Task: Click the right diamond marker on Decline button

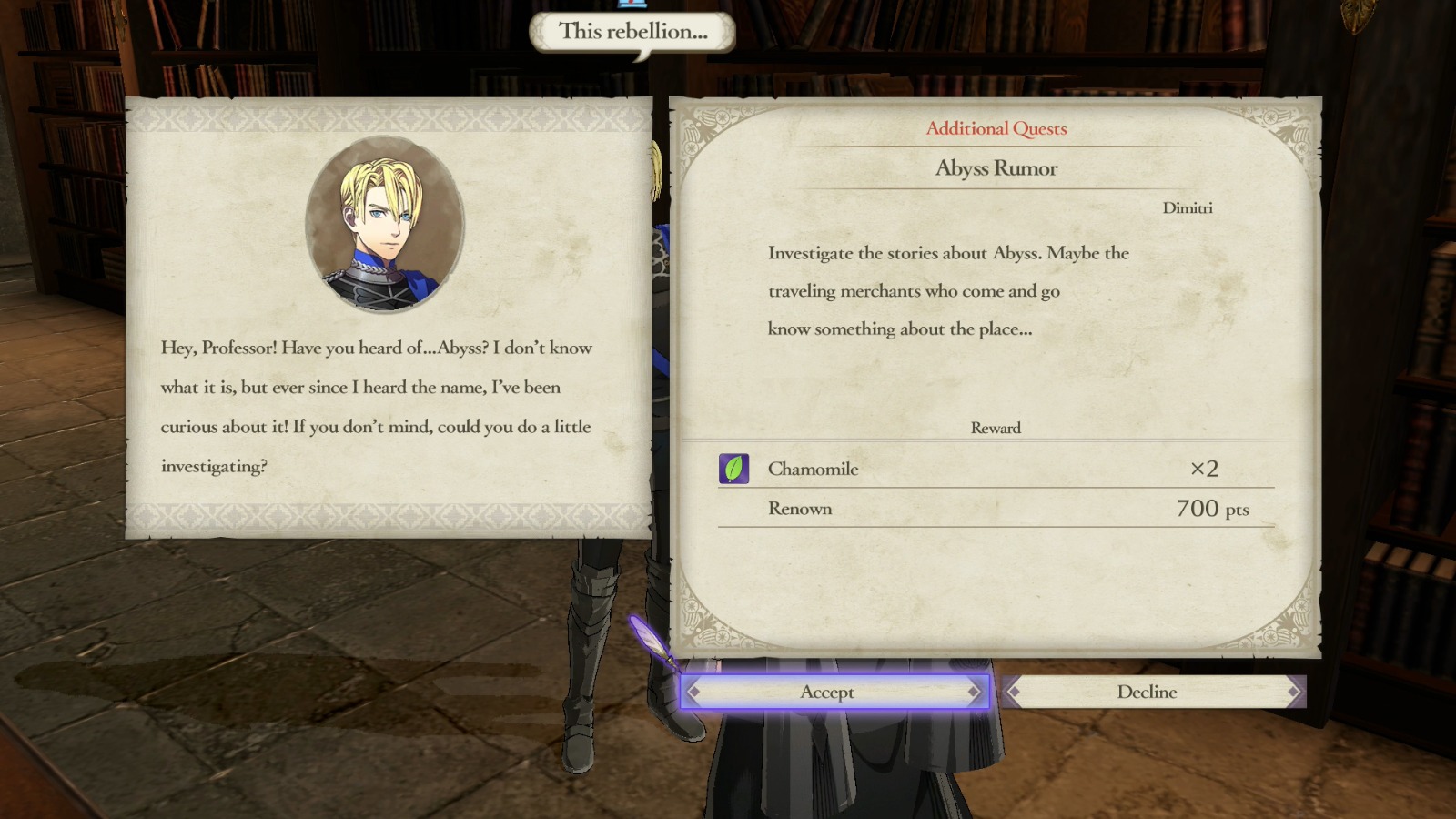Action: click(x=1291, y=693)
